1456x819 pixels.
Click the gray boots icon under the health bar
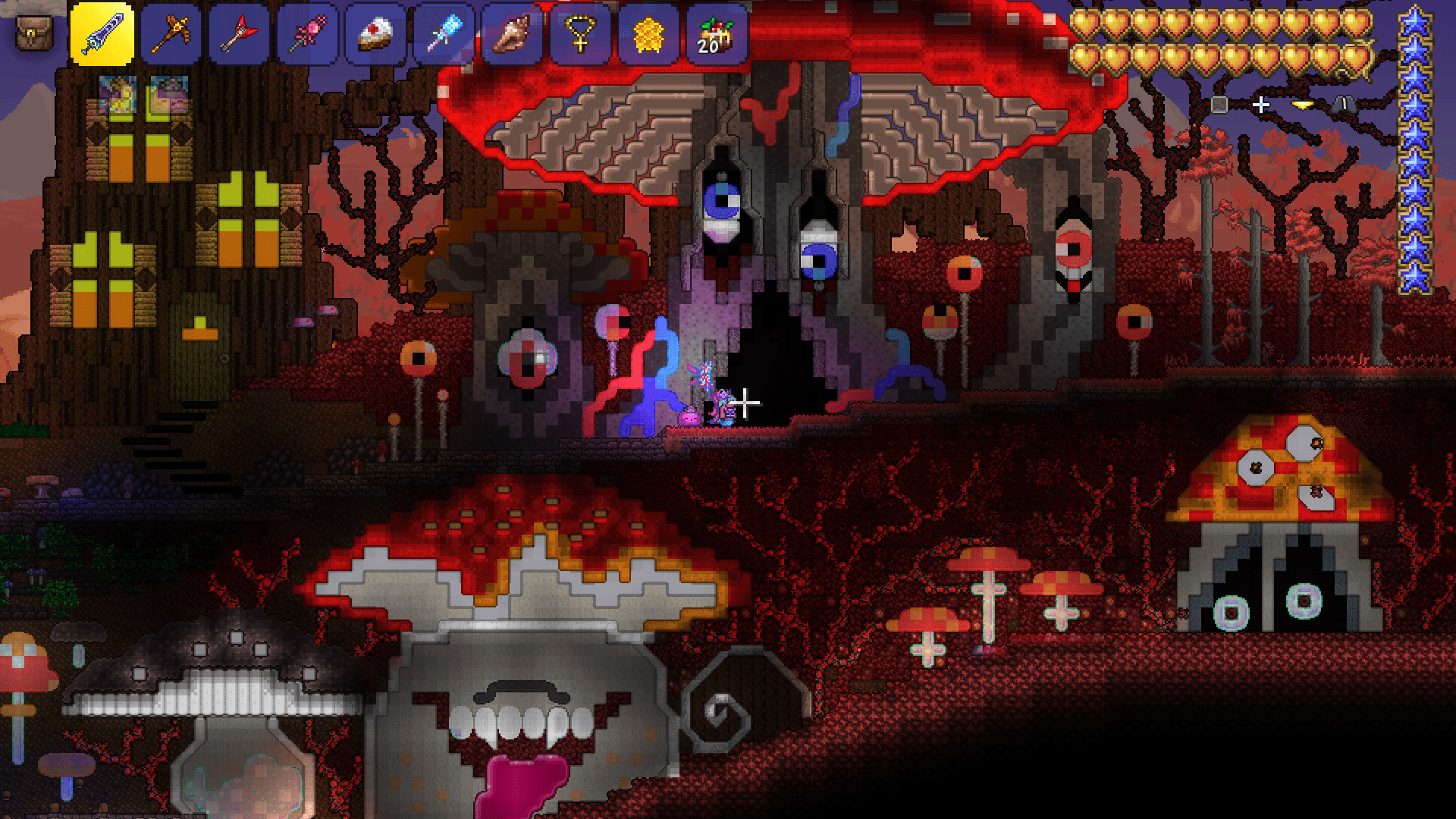[1345, 105]
